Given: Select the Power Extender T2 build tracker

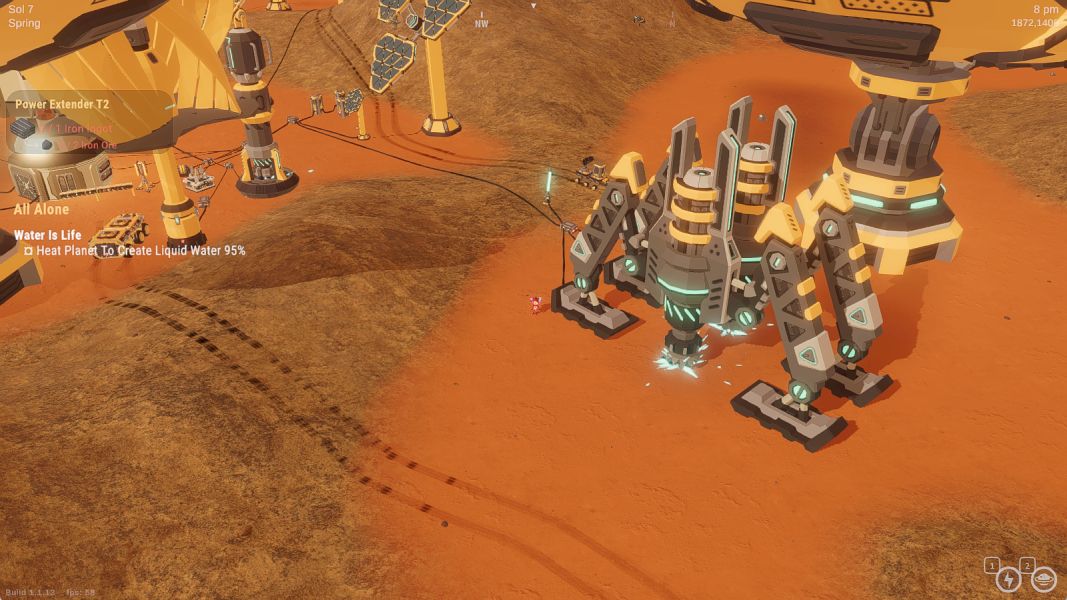Looking at the screenshot, I should (62, 104).
